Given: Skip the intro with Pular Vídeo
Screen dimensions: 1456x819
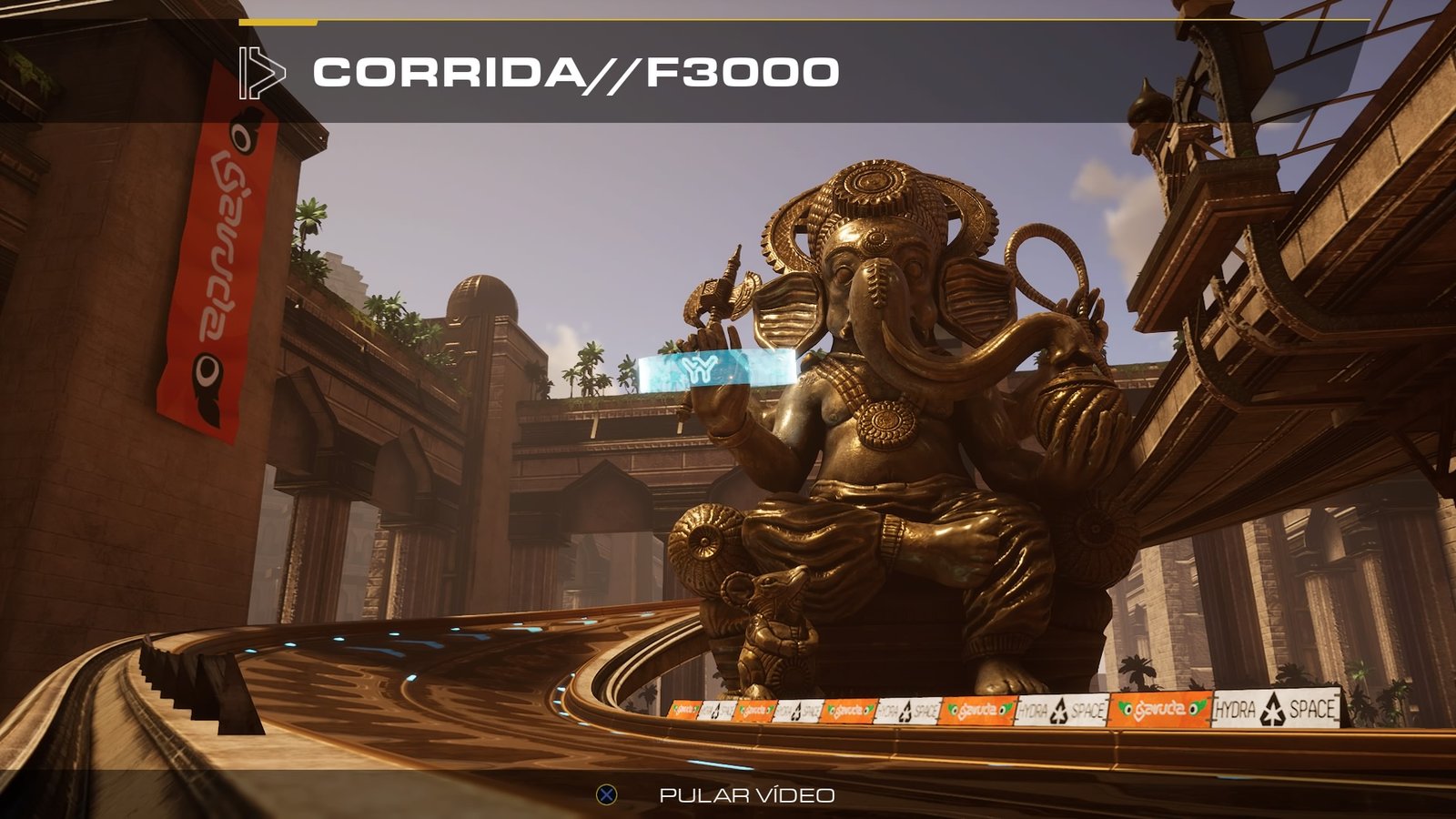Looking at the screenshot, I should (x=745, y=795).
